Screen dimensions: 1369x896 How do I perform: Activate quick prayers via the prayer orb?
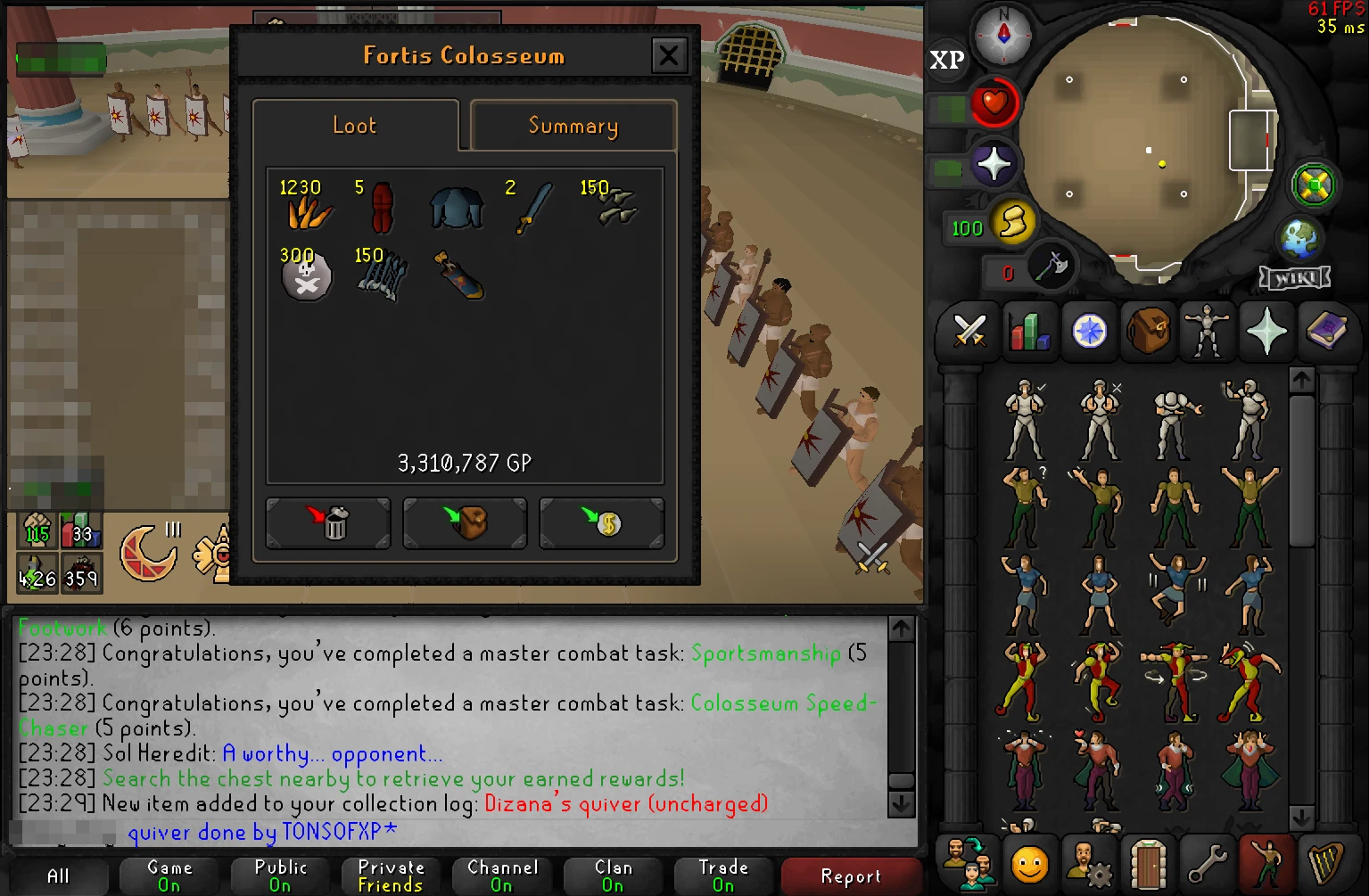[994, 163]
